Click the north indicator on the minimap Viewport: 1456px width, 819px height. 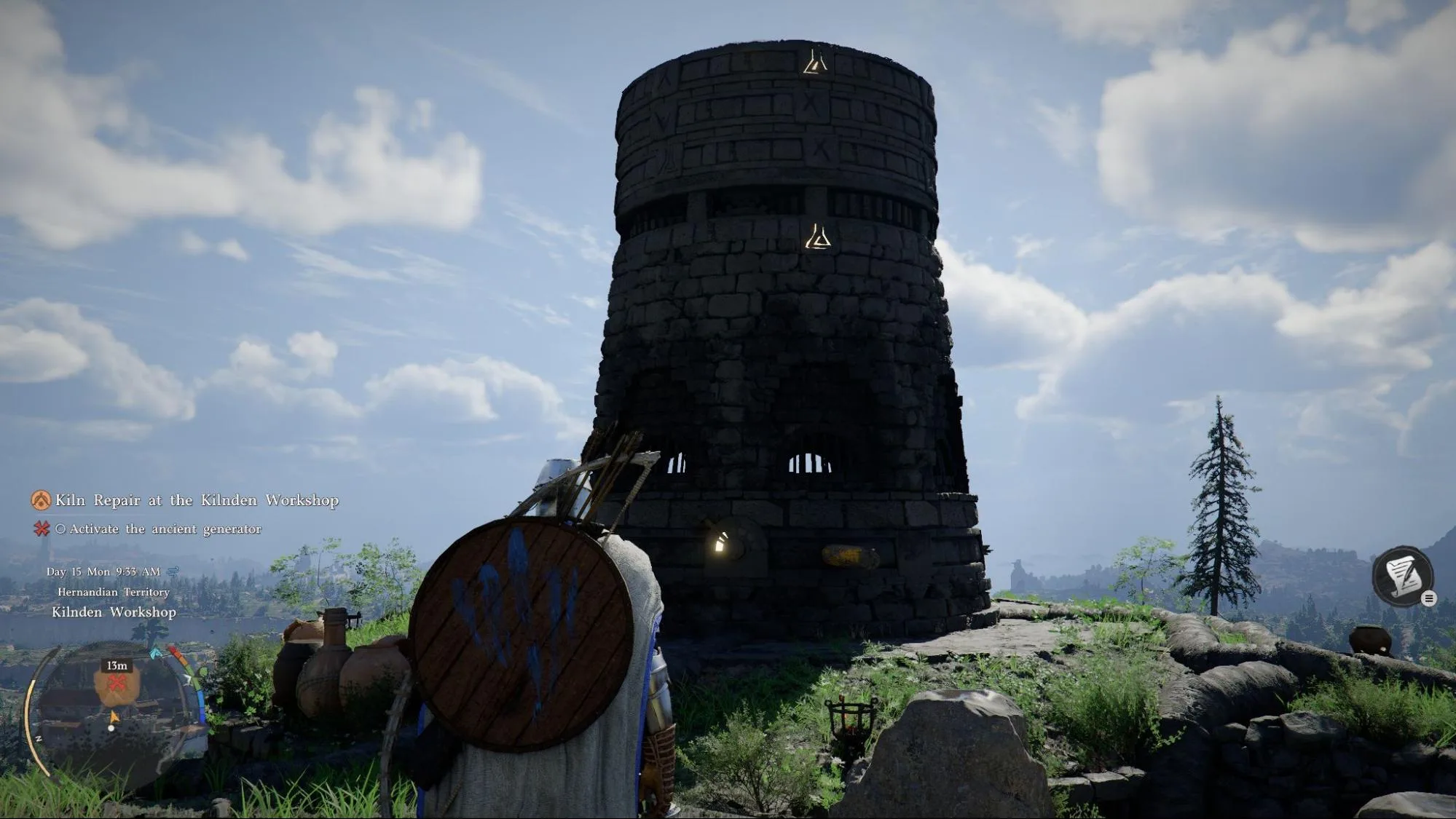coord(39,738)
